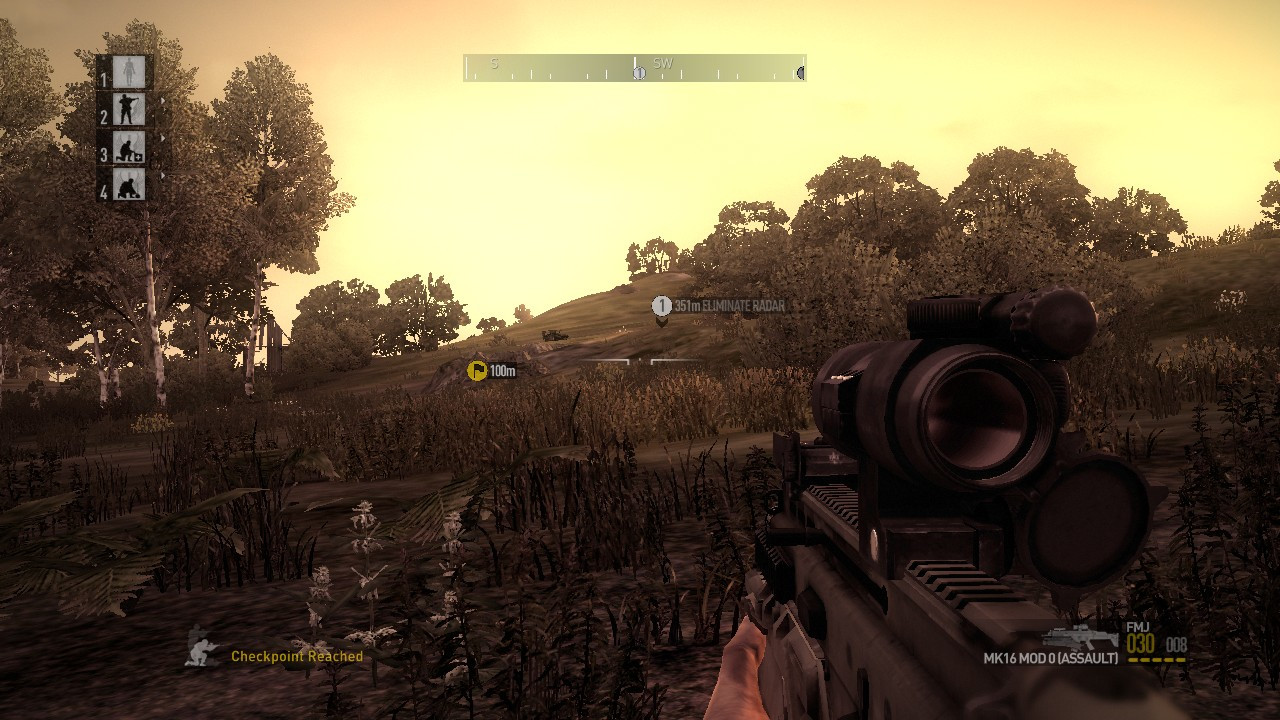Click the Checkpoint Reached notification text
Viewport: 1280px width, 720px height.
point(296,657)
